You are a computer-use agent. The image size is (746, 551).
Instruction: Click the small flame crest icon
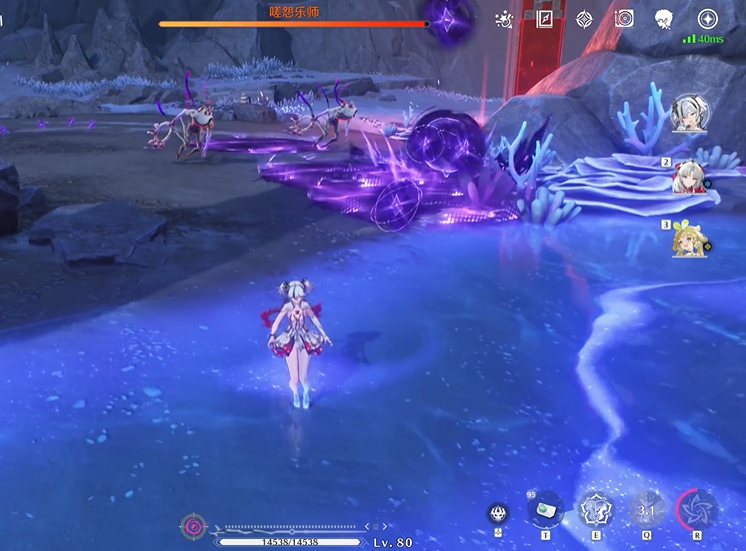(x=498, y=514)
